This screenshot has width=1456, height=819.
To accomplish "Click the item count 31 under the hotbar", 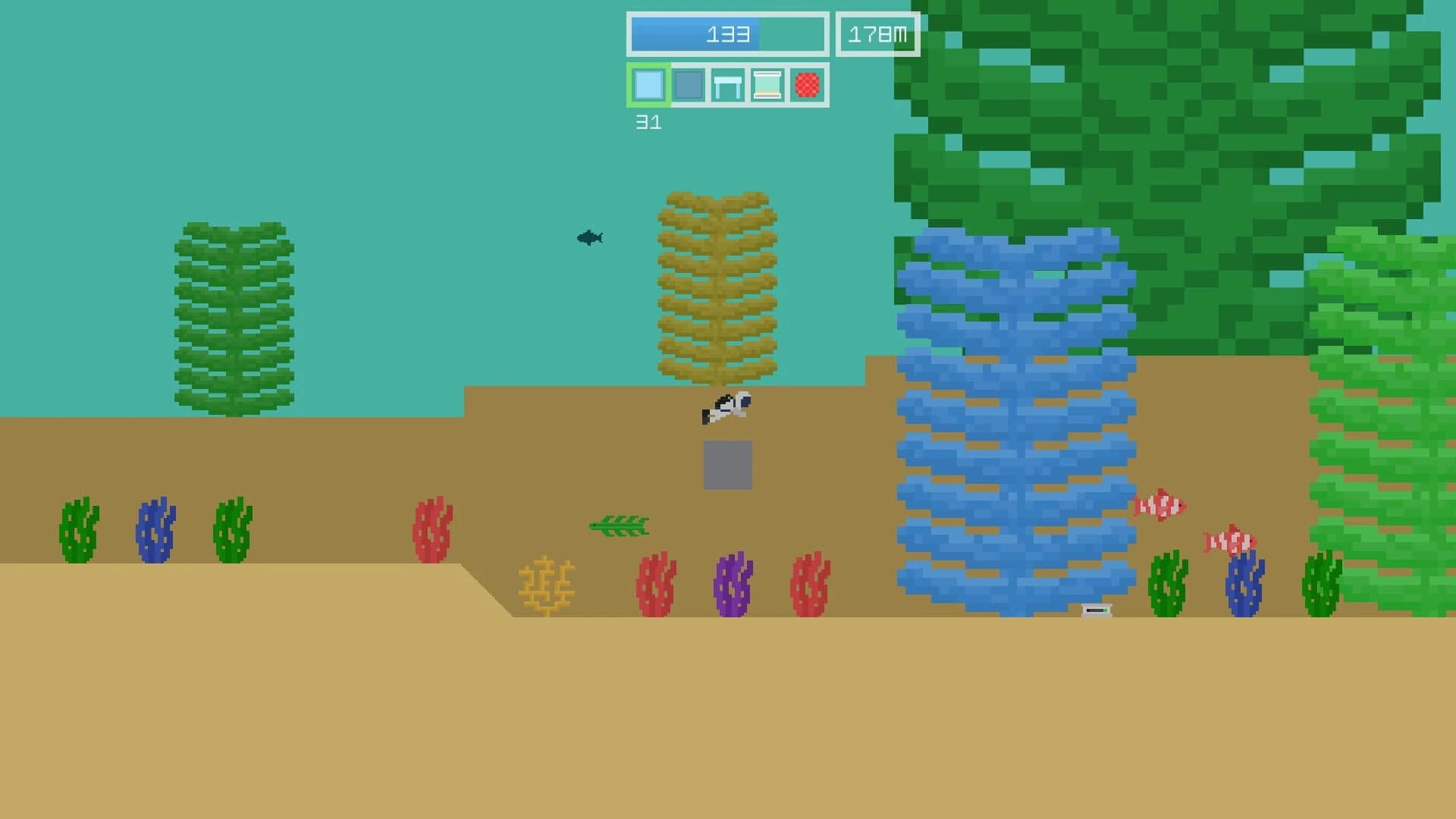I will (x=649, y=121).
